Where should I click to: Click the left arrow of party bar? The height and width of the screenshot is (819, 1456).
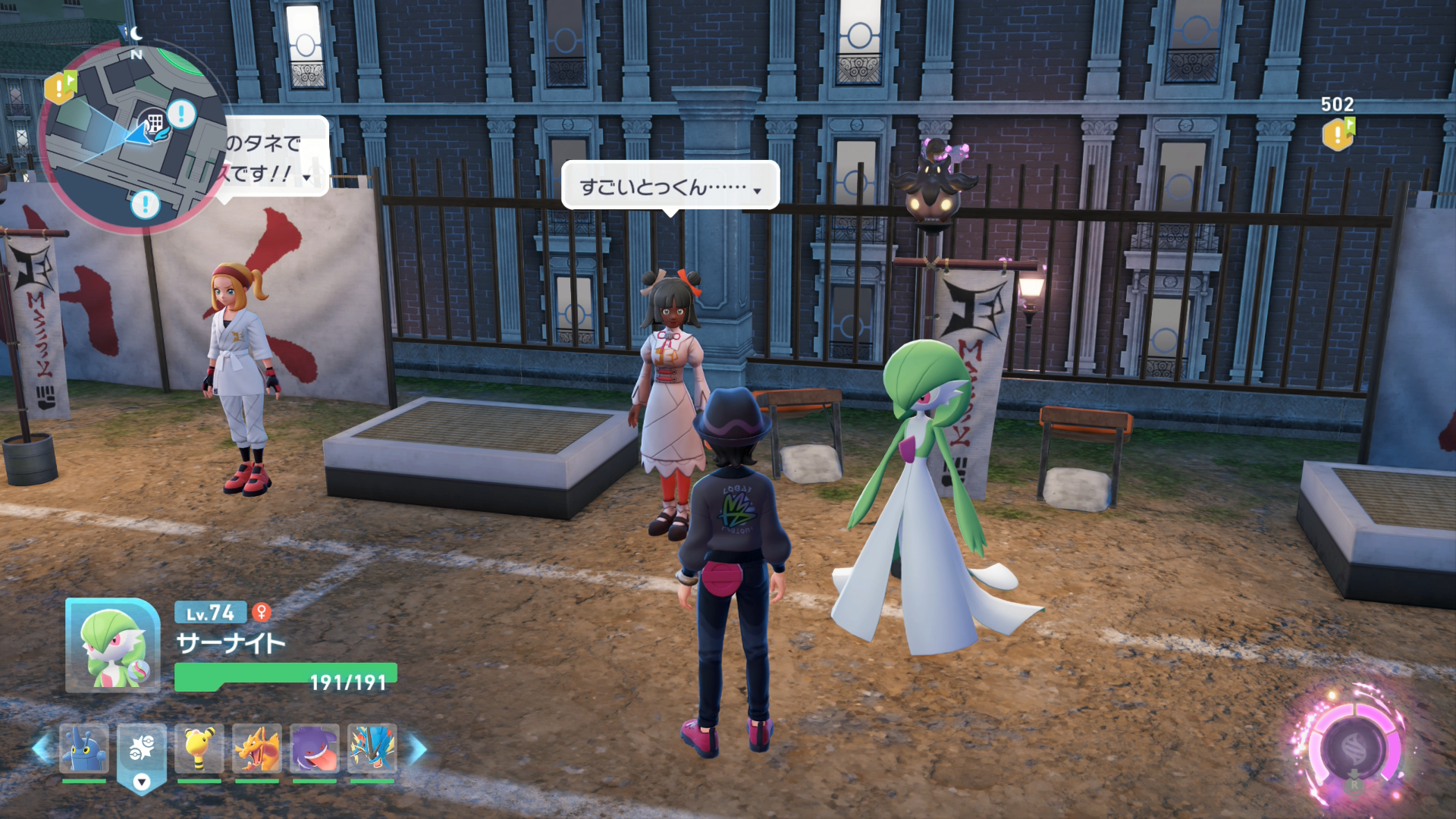42,749
